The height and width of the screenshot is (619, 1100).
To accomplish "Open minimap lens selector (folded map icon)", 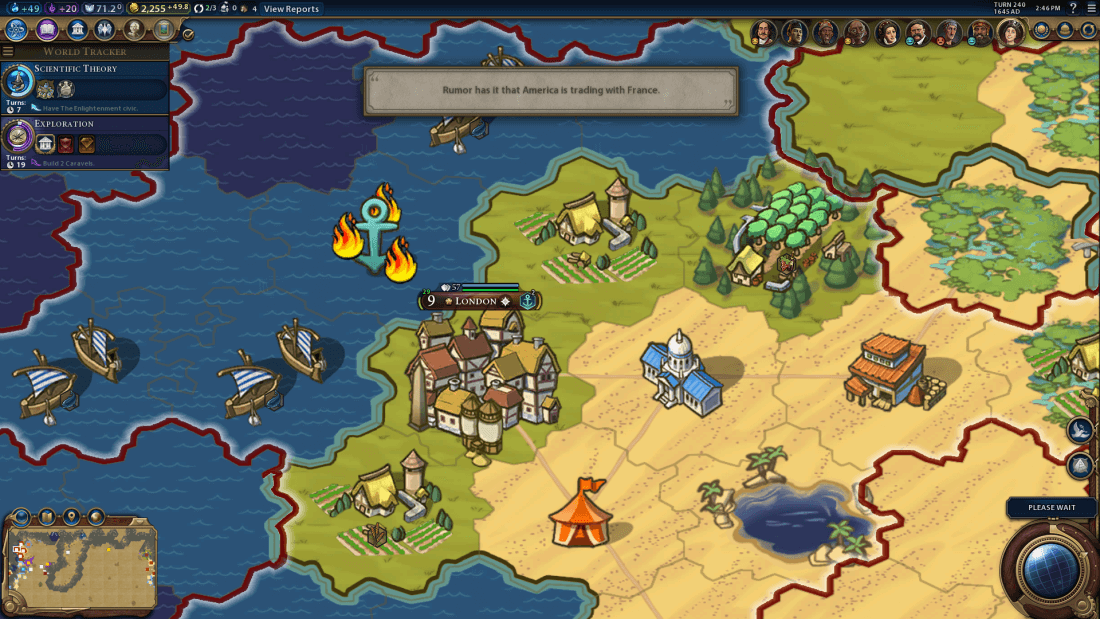I will tap(46, 517).
